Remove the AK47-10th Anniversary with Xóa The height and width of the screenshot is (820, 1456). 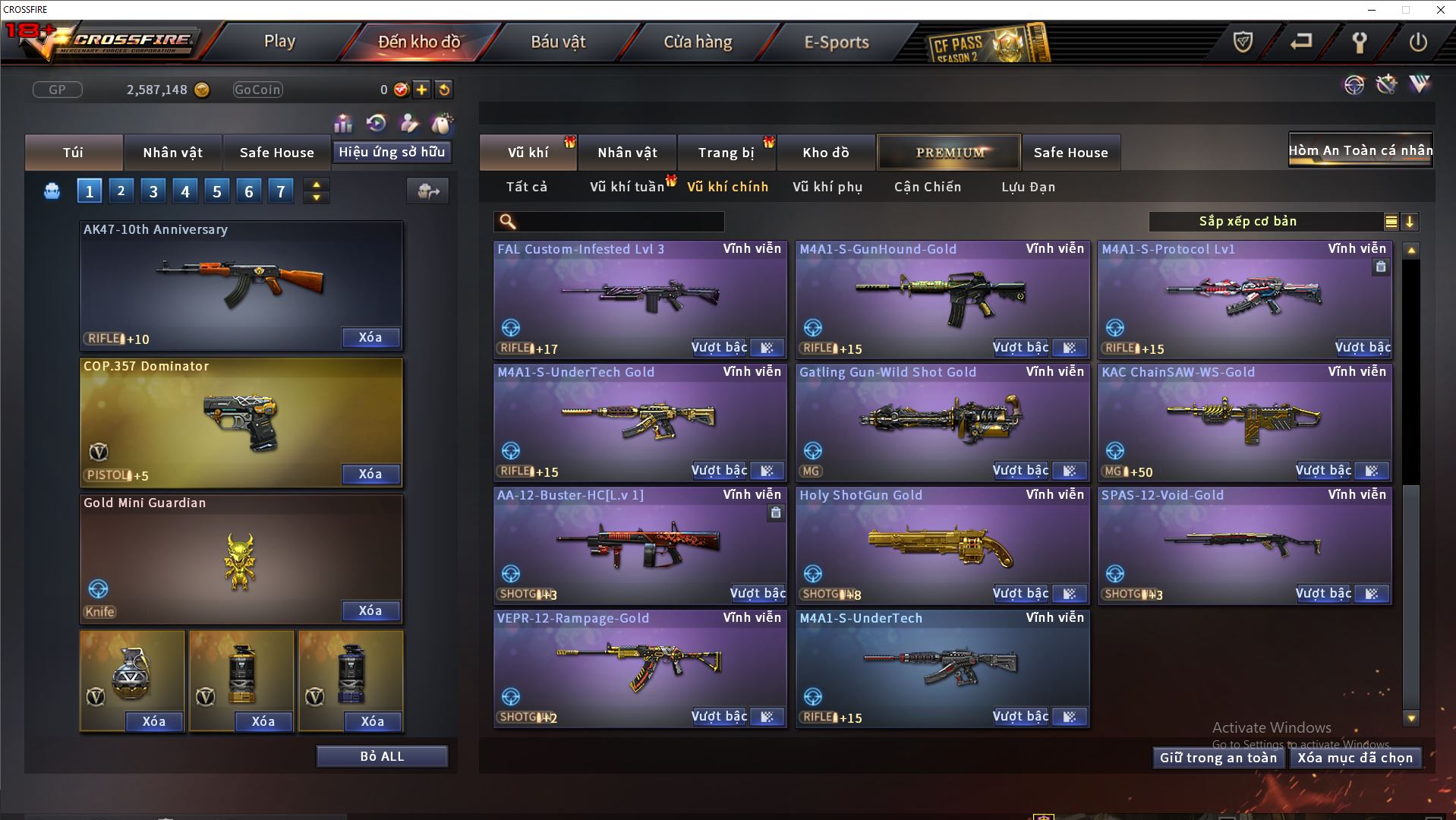tap(370, 337)
